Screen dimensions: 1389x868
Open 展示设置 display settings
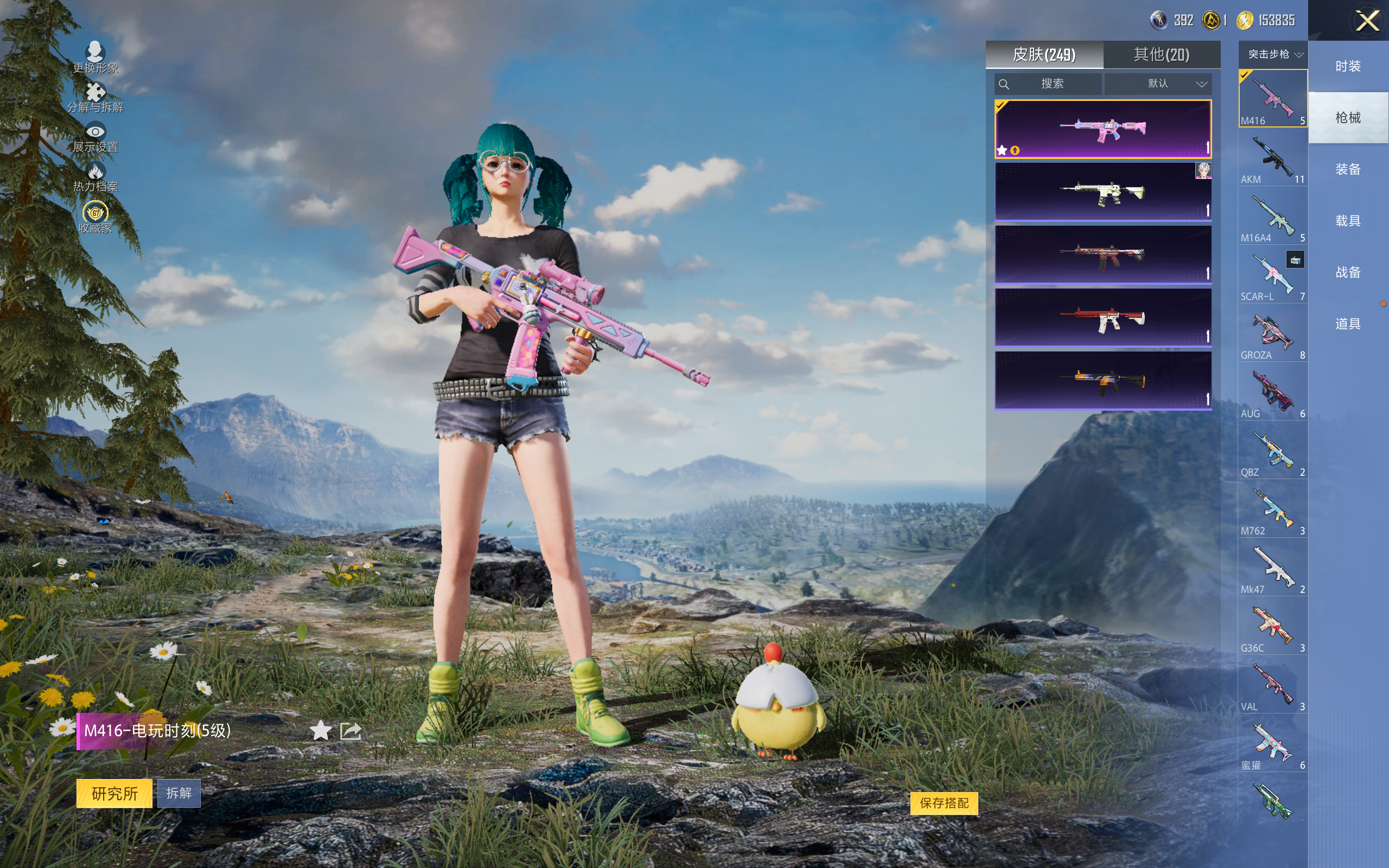[95, 138]
